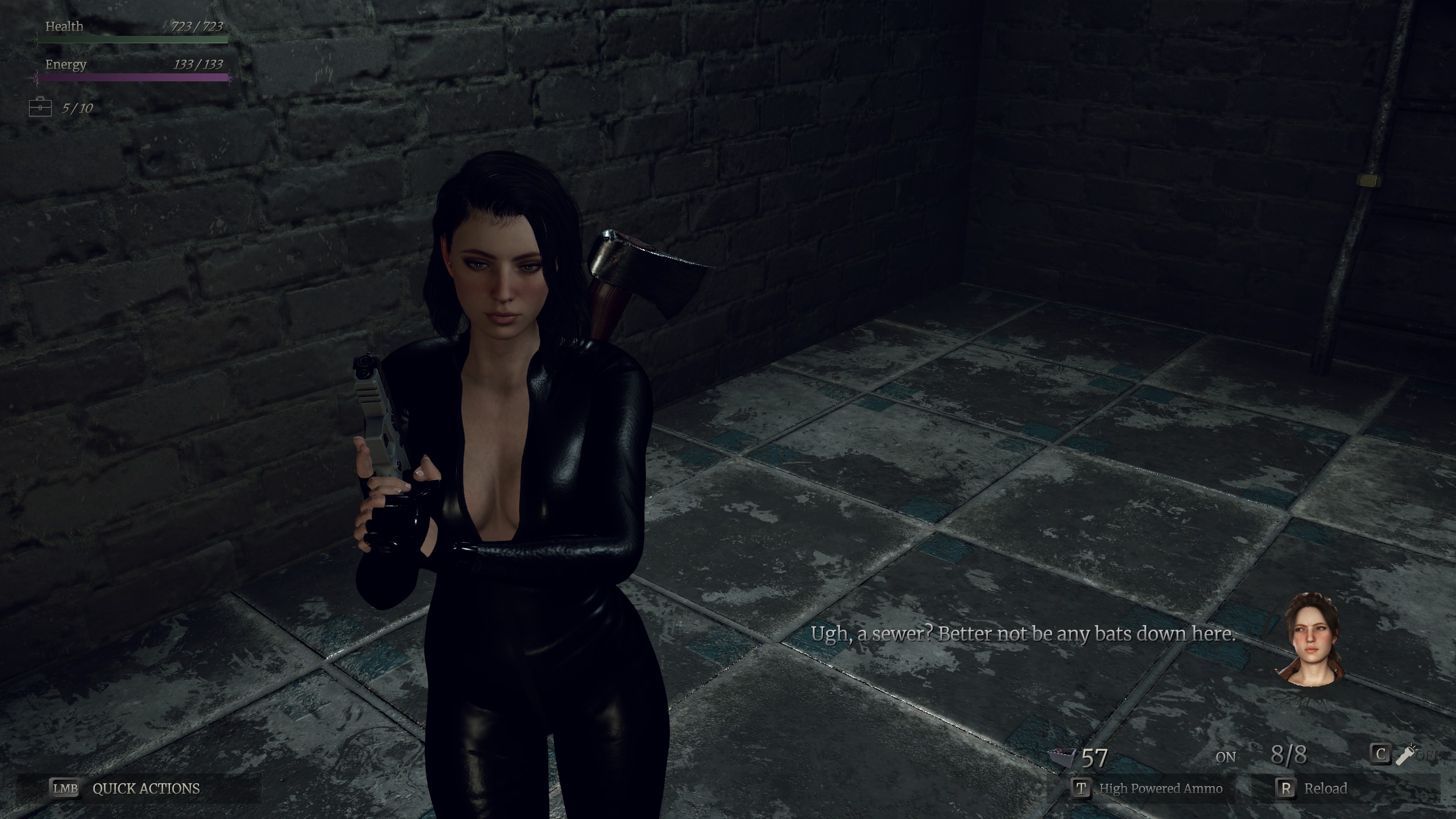The height and width of the screenshot is (819, 1456).
Task: Select the ammo box icon
Action: (1062, 757)
